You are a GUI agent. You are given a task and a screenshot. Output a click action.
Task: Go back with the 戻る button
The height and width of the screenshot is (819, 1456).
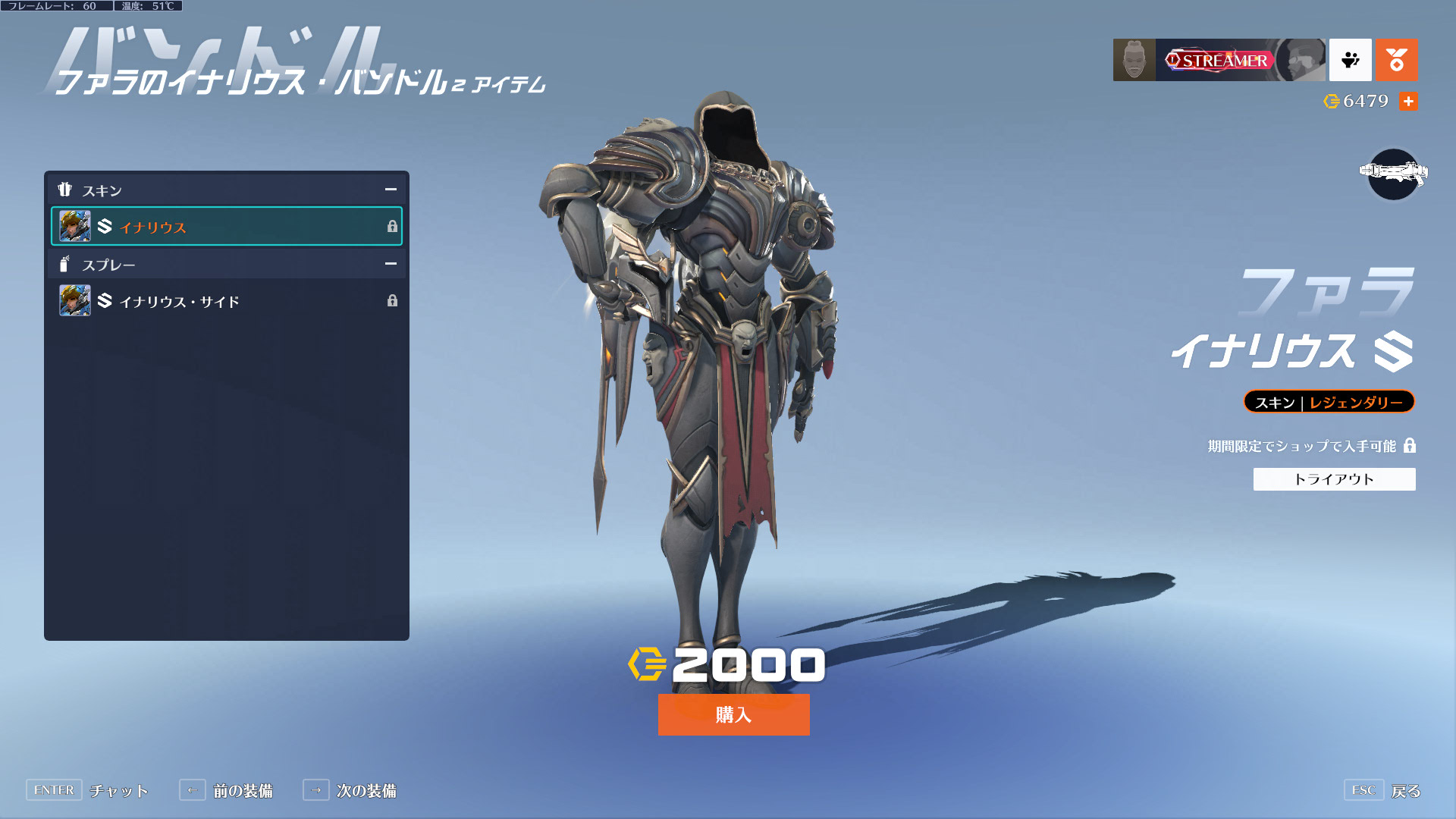[1382, 790]
